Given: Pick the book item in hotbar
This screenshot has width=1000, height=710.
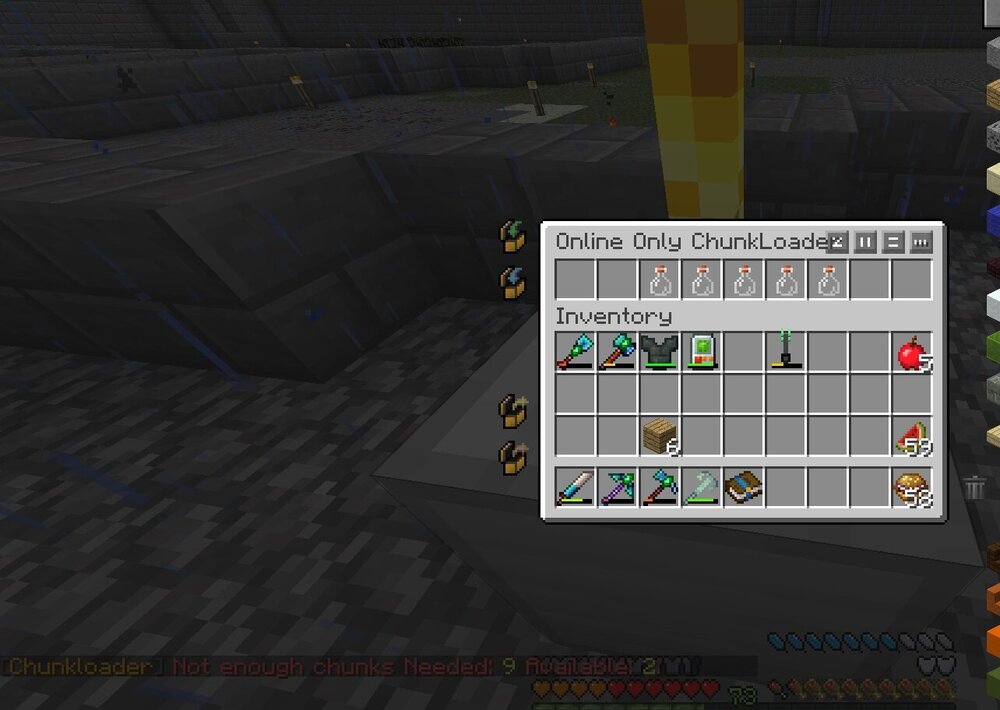Looking at the screenshot, I should click(743, 487).
